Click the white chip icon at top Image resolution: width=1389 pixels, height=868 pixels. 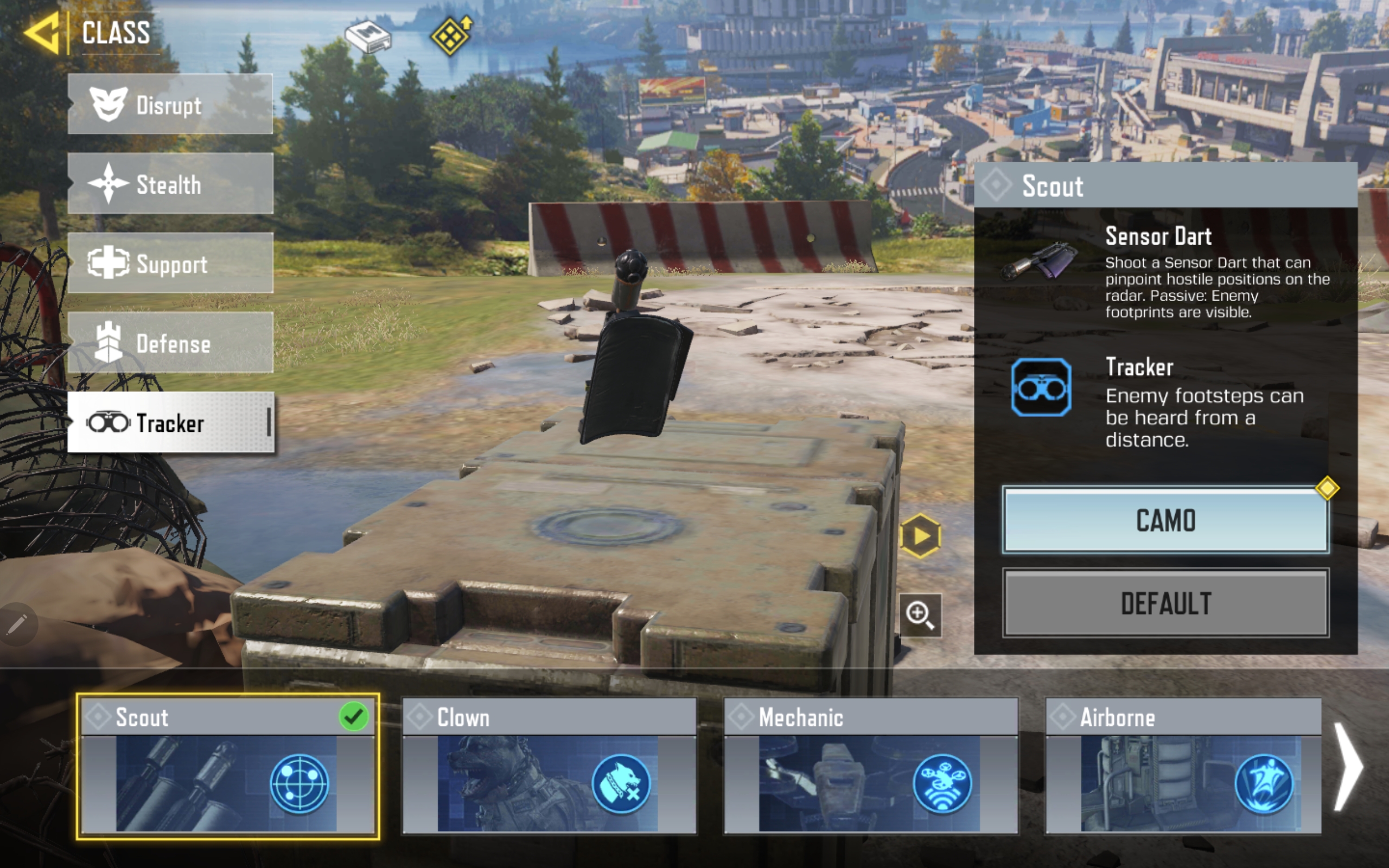pyautogui.click(x=368, y=37)
